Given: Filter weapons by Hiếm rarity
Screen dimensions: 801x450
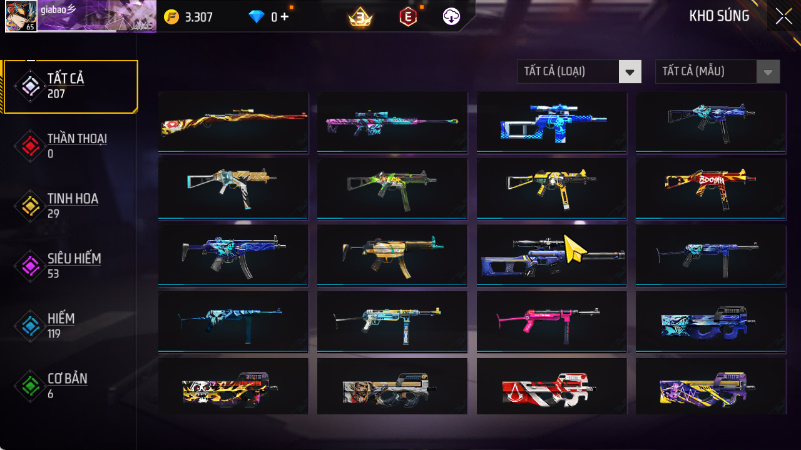Looking at the screenshot, I should 70,325.
